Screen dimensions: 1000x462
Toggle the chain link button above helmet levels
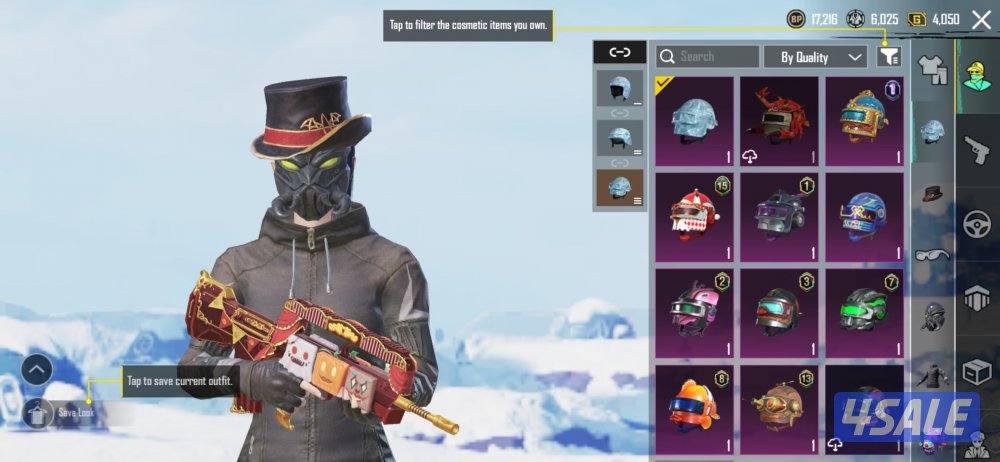(x=619, y=52)
